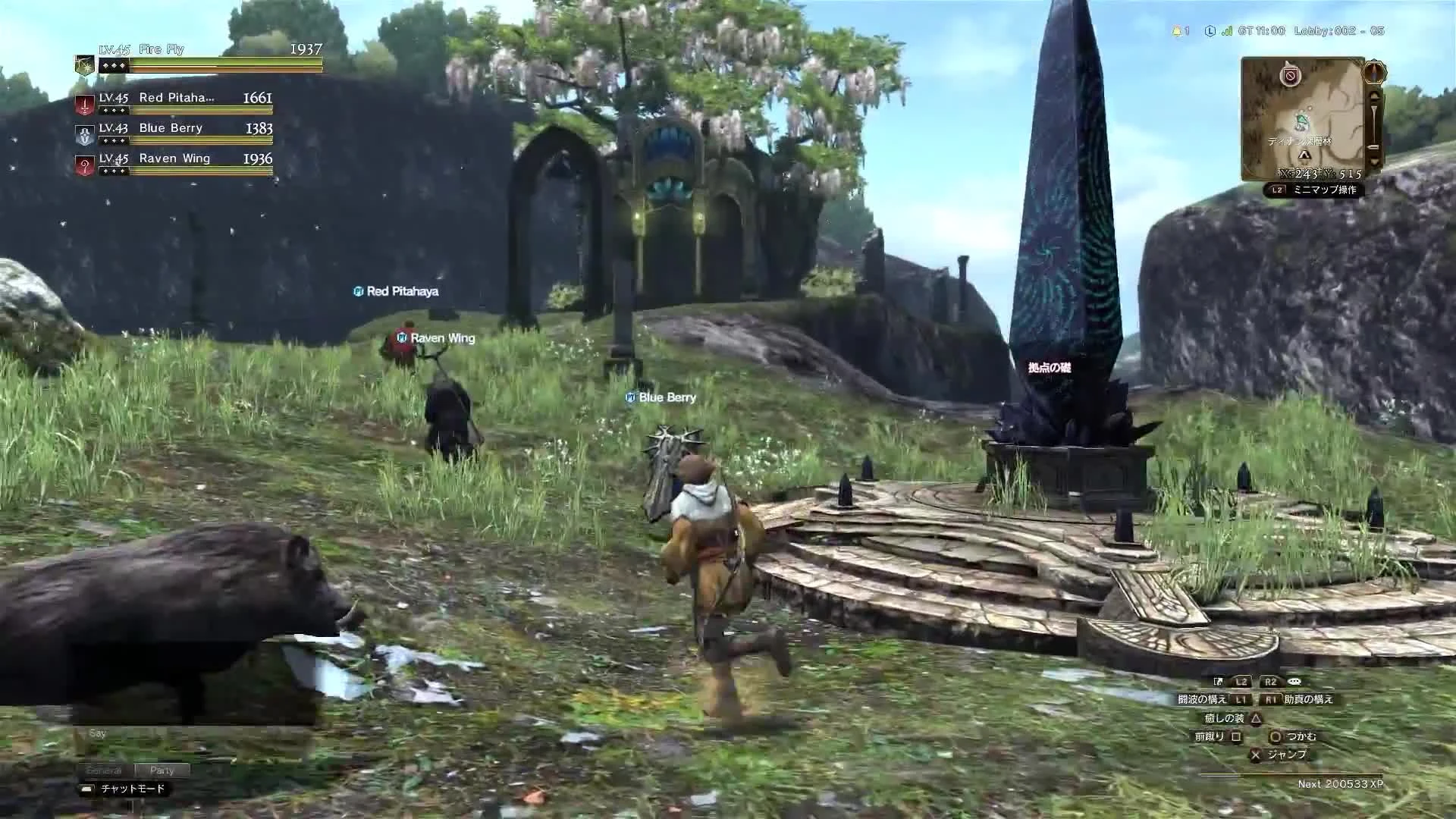Click the network signal strength icon

pos(1226,32)
